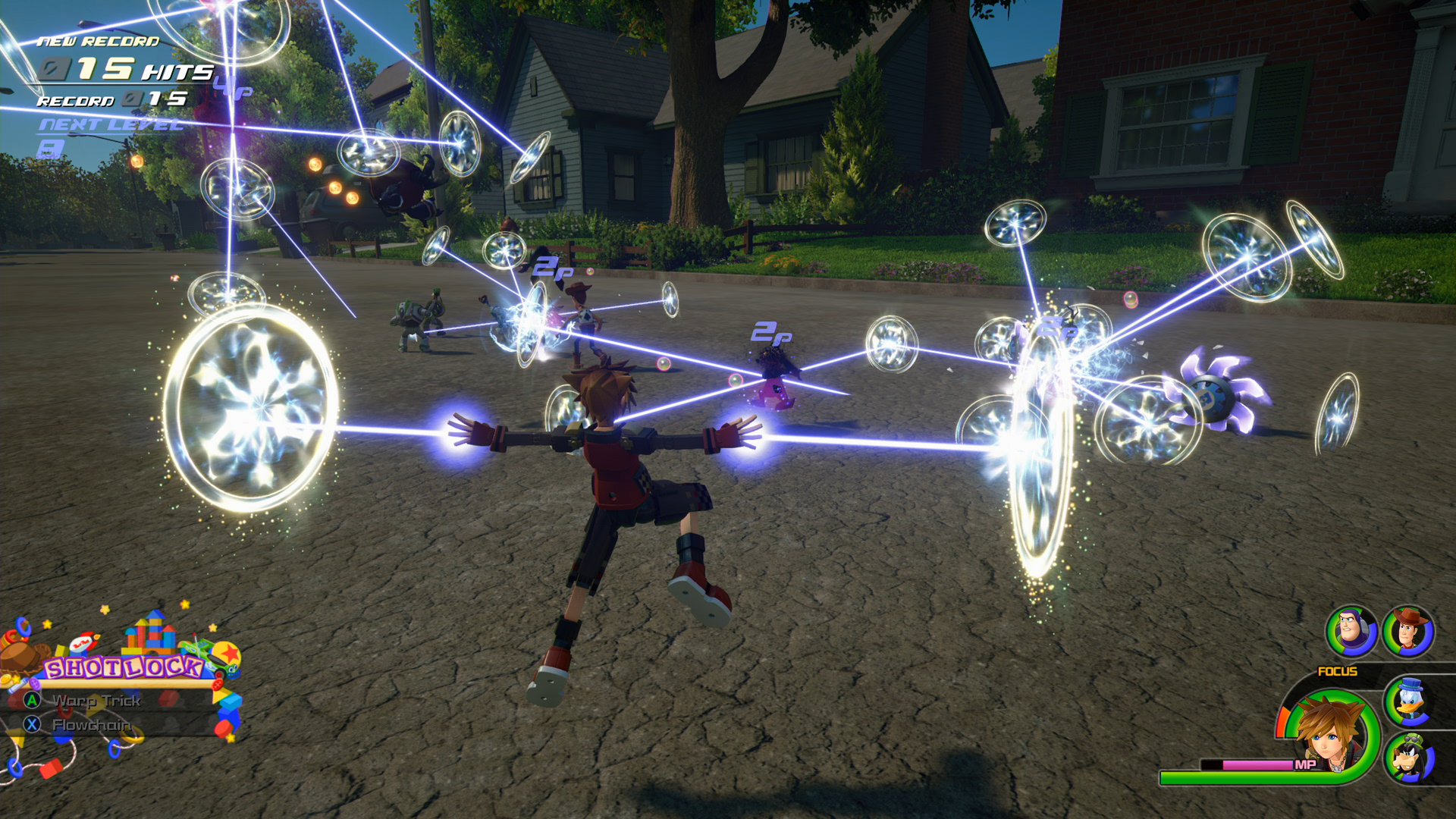The height and width of the screenshot is (819, 1456).
Task: Click Goofy's party portrait
Action: point(1409,758)
